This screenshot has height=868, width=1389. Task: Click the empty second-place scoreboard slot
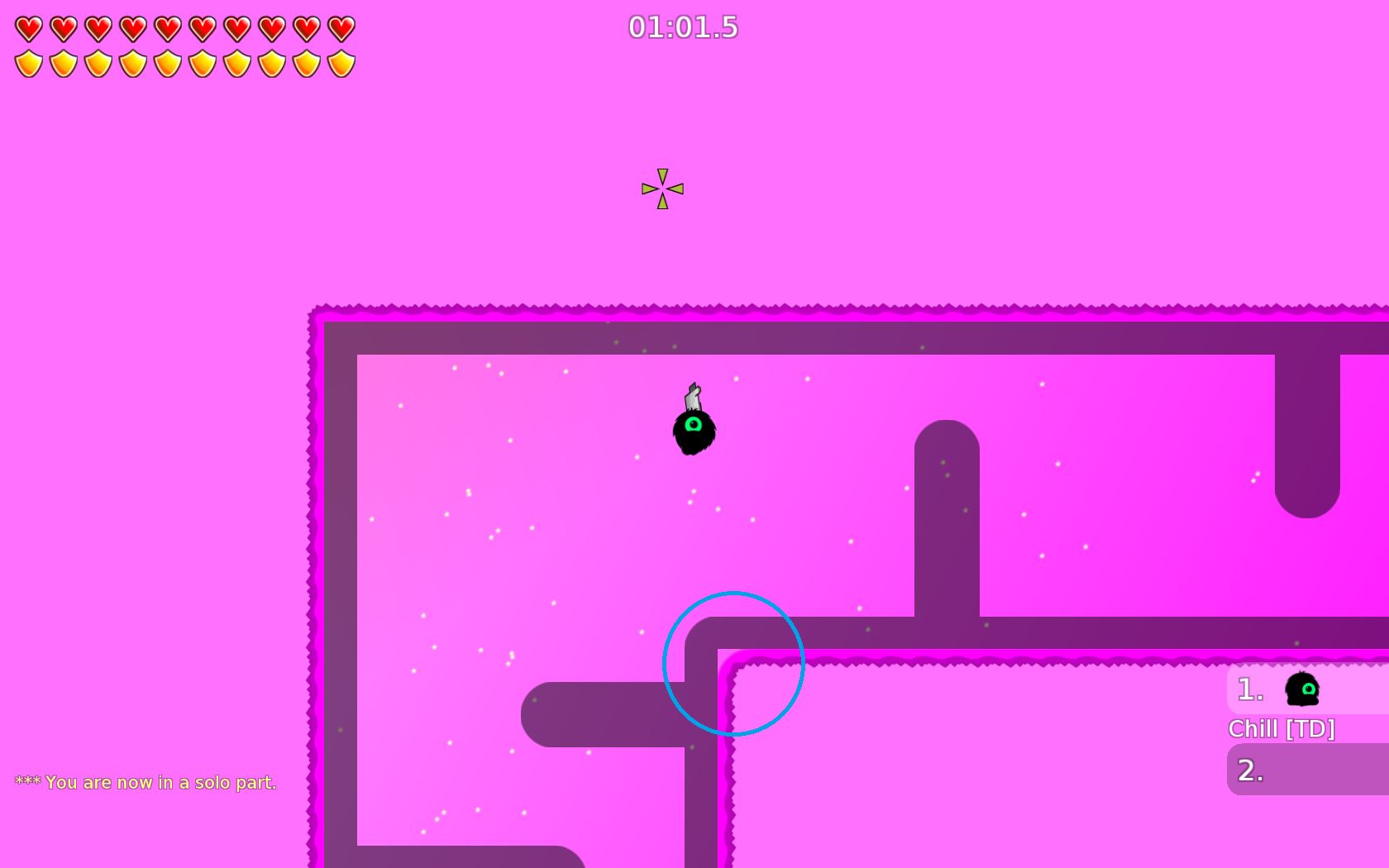(x=1306, y=772)
